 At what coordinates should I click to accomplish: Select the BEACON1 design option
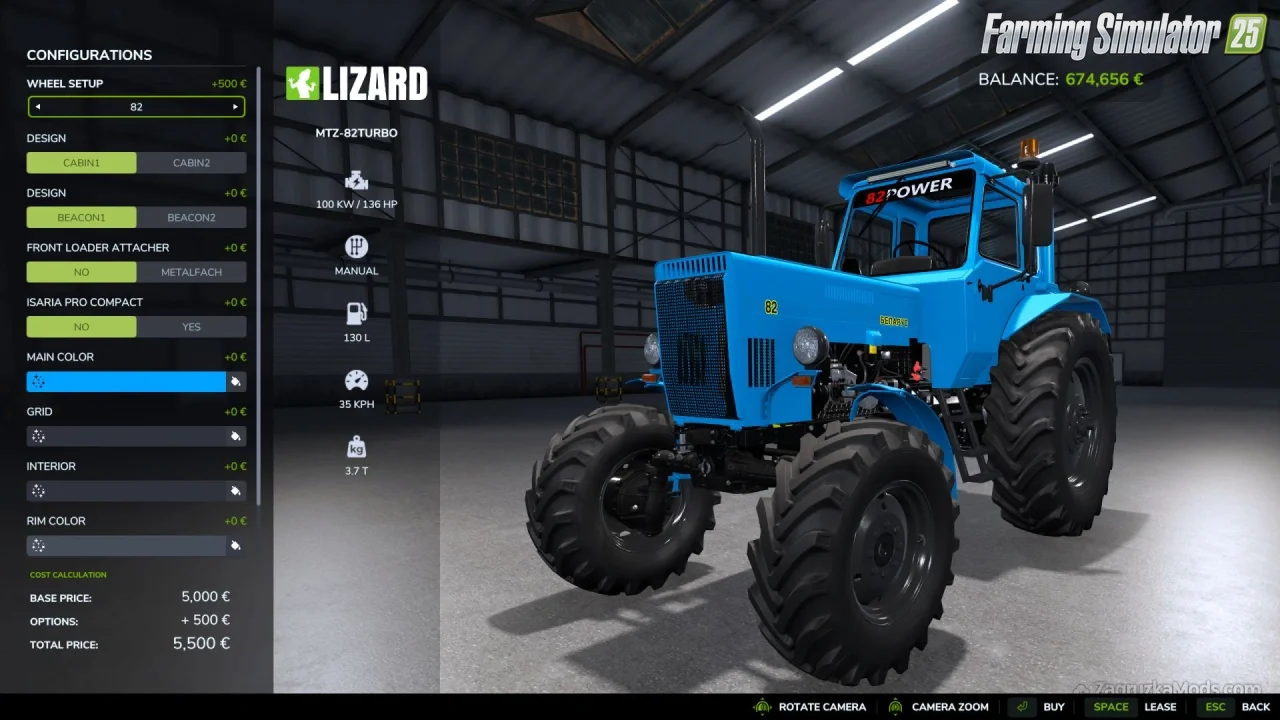[x=81, y=217]
